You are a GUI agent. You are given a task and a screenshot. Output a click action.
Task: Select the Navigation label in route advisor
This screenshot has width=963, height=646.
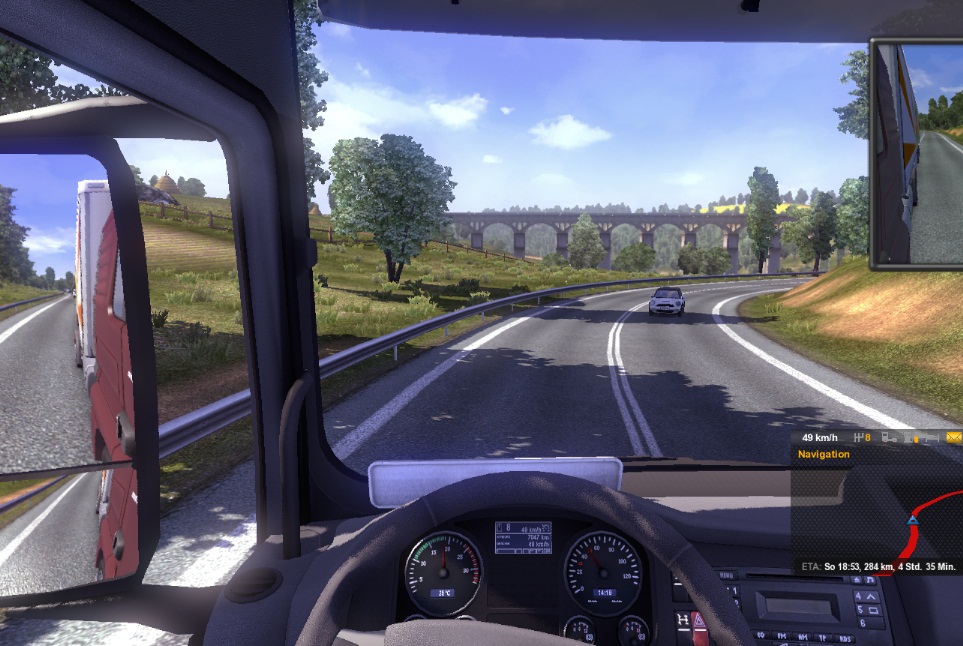point(824,455)
